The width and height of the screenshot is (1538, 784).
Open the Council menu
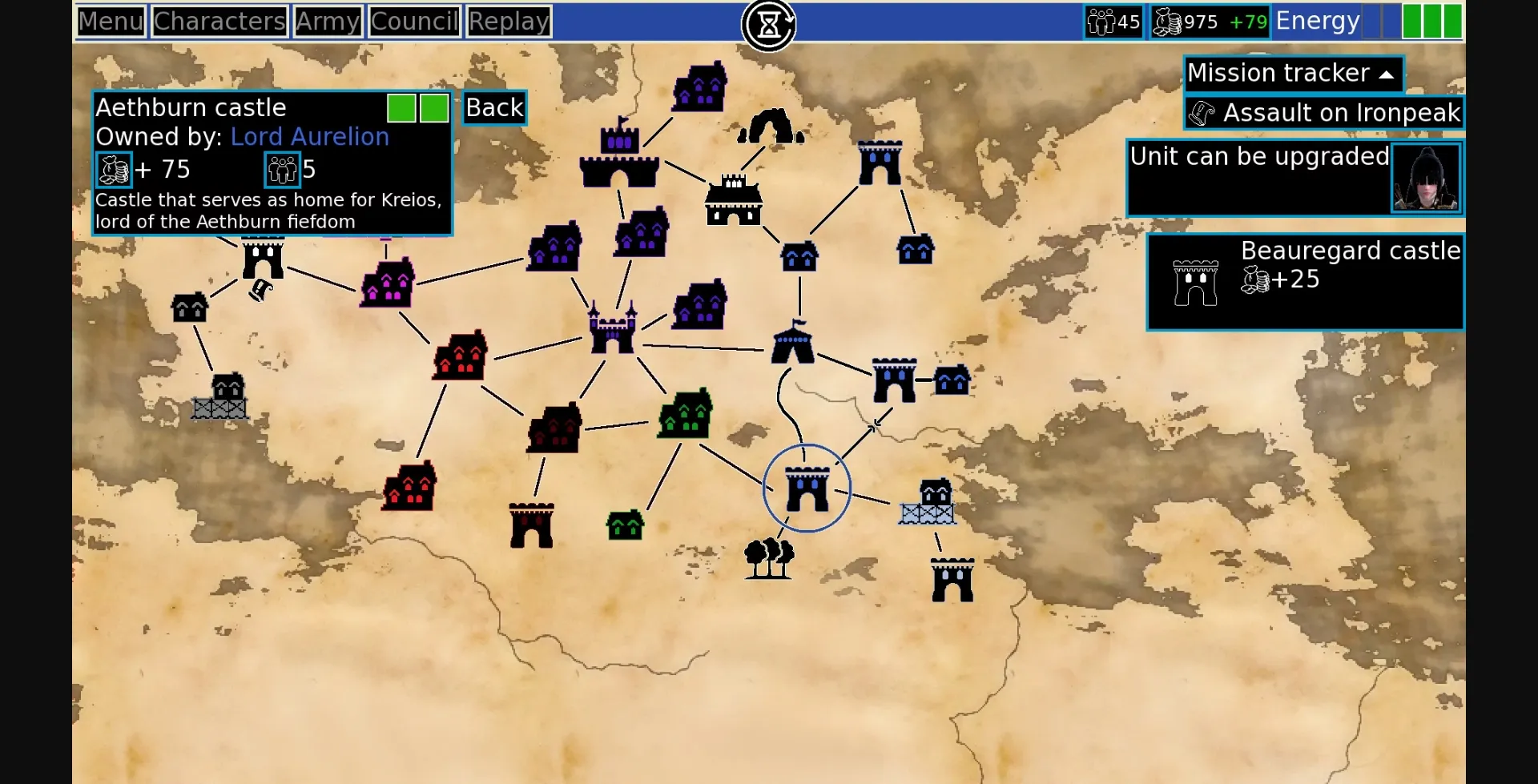click(x=414, y=21)
